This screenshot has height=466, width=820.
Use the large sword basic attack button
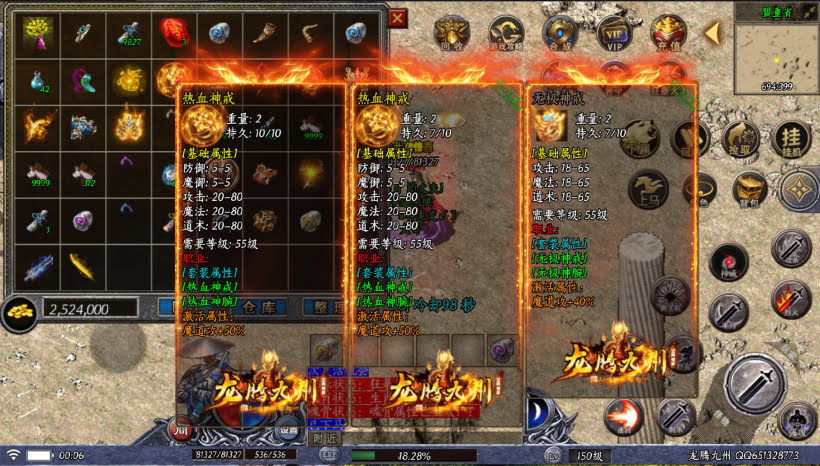pos(755,384)
